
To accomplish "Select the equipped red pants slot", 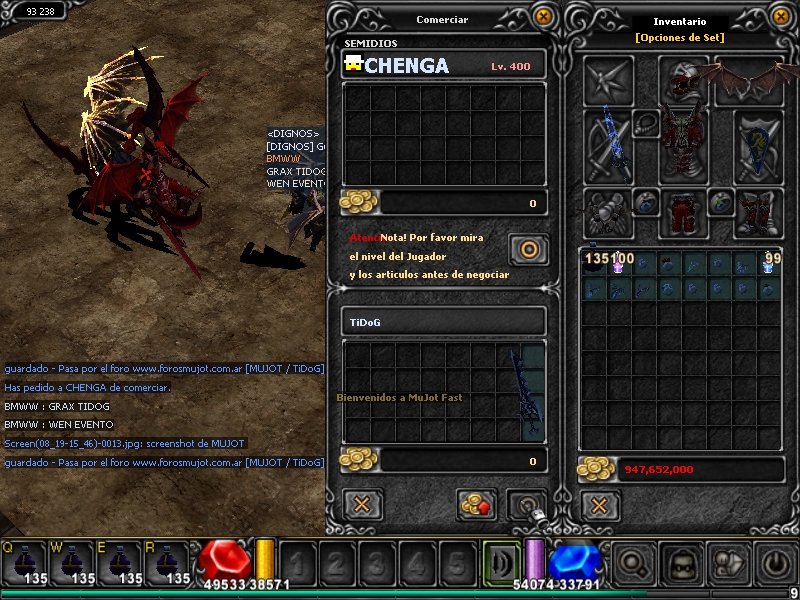I will point(684,211).
